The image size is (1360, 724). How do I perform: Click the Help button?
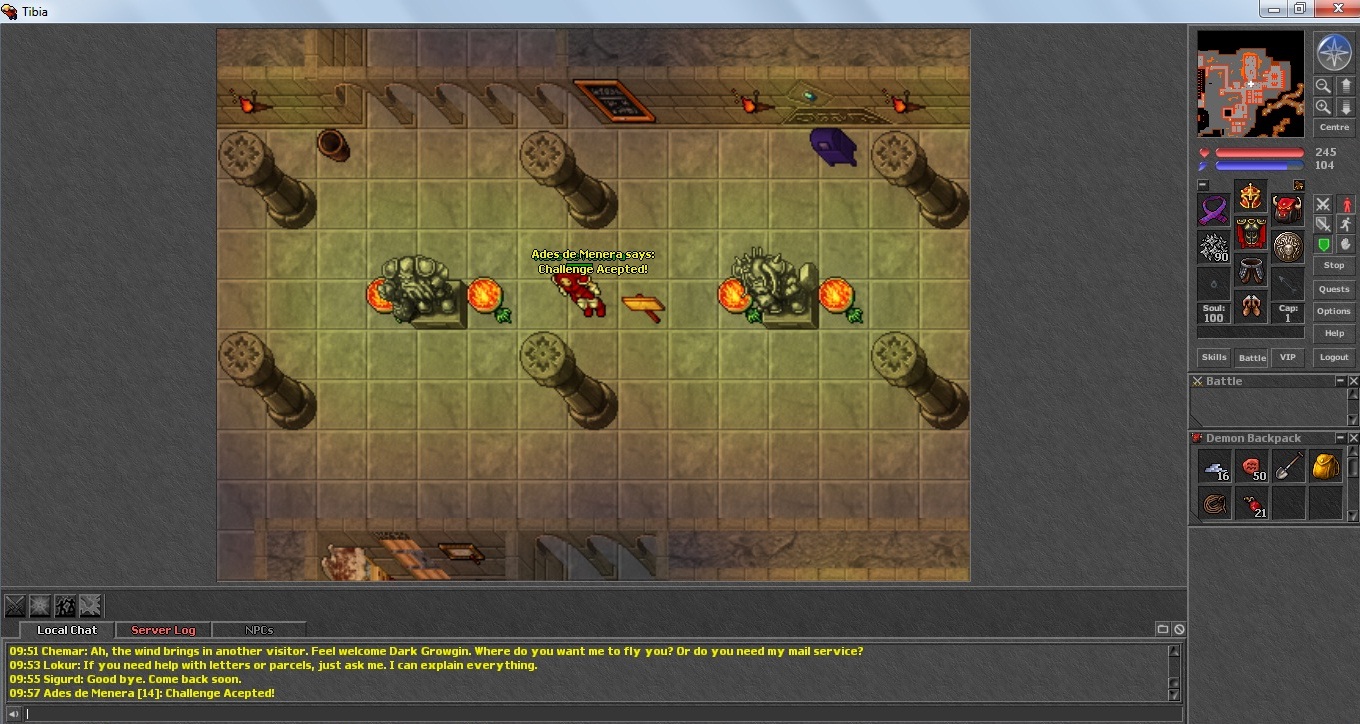coord(1333,333)
